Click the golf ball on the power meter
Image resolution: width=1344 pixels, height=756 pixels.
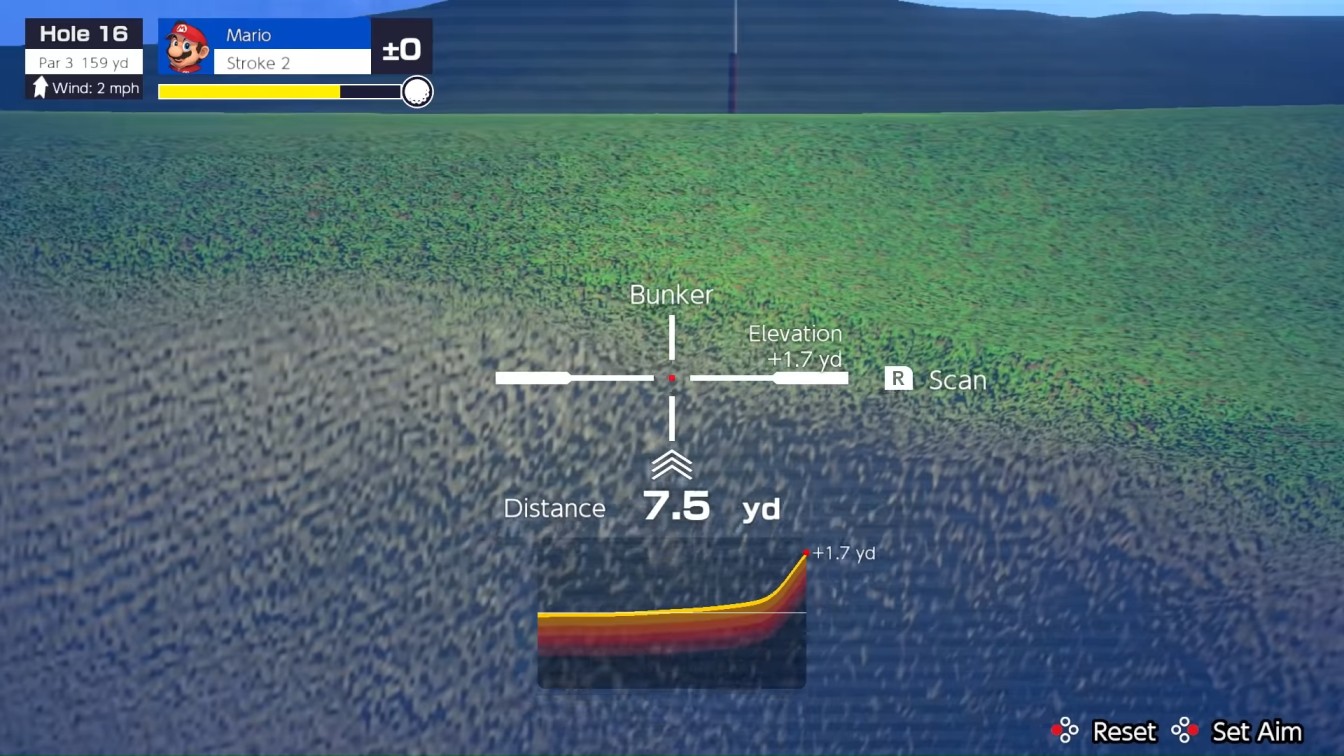(x=417, y=92)
